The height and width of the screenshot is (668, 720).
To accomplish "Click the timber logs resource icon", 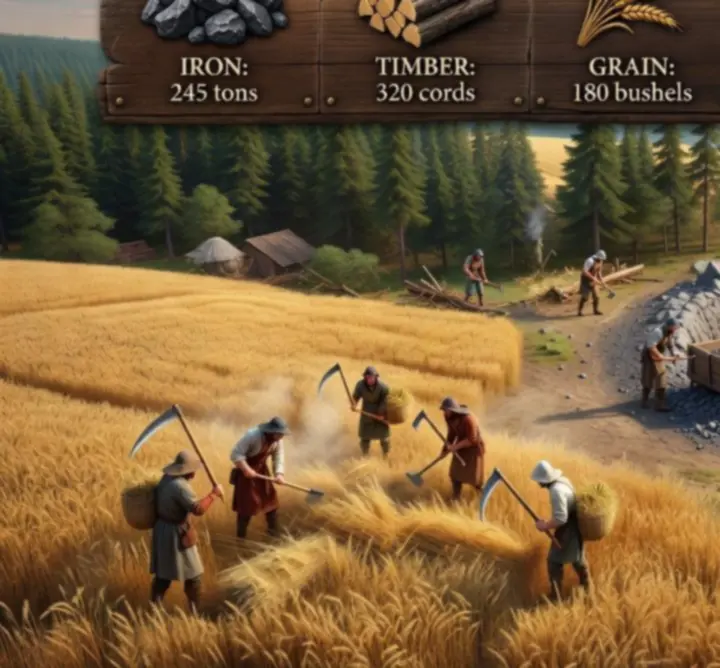I will [425, 19].
